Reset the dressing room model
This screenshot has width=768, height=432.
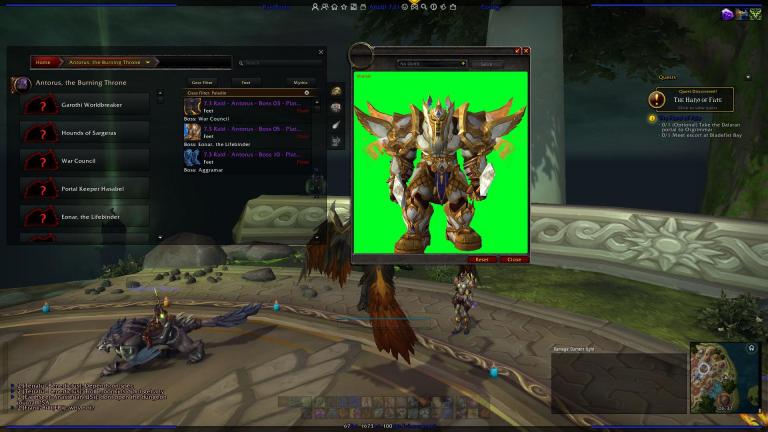pyautogui.click(x=481, y=259)
